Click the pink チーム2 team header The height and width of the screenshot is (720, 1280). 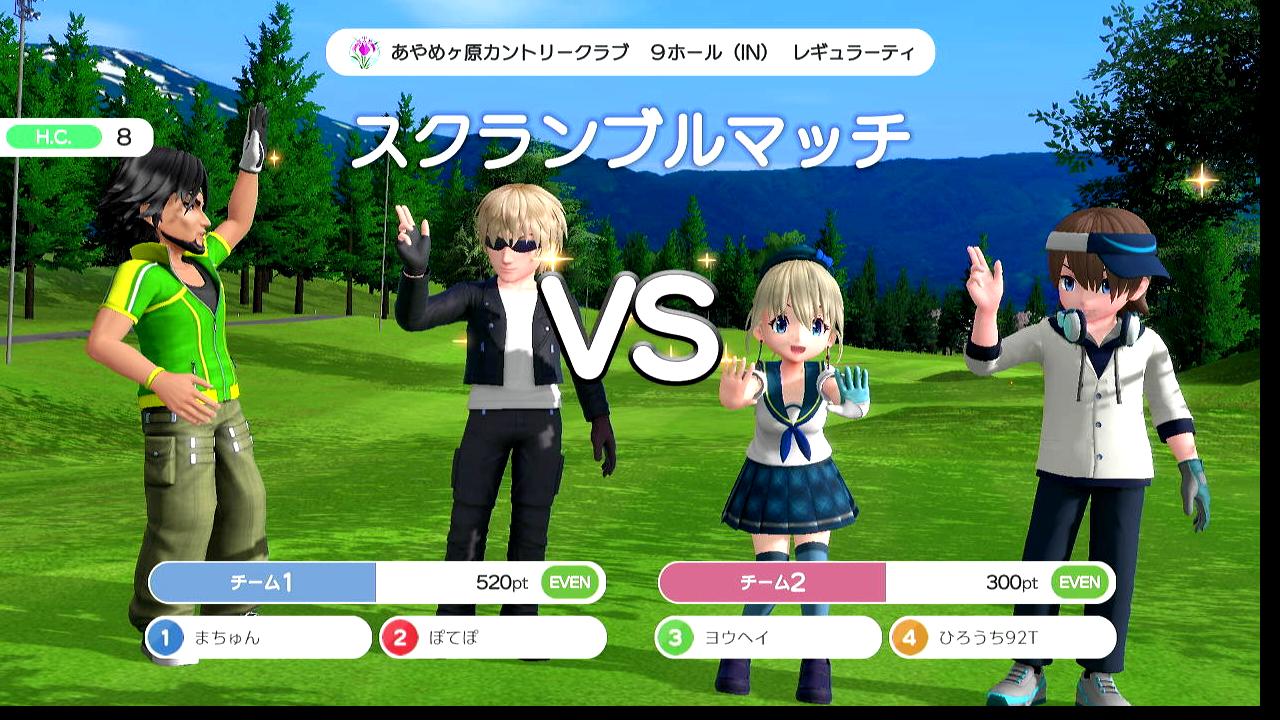pos(772,582)
